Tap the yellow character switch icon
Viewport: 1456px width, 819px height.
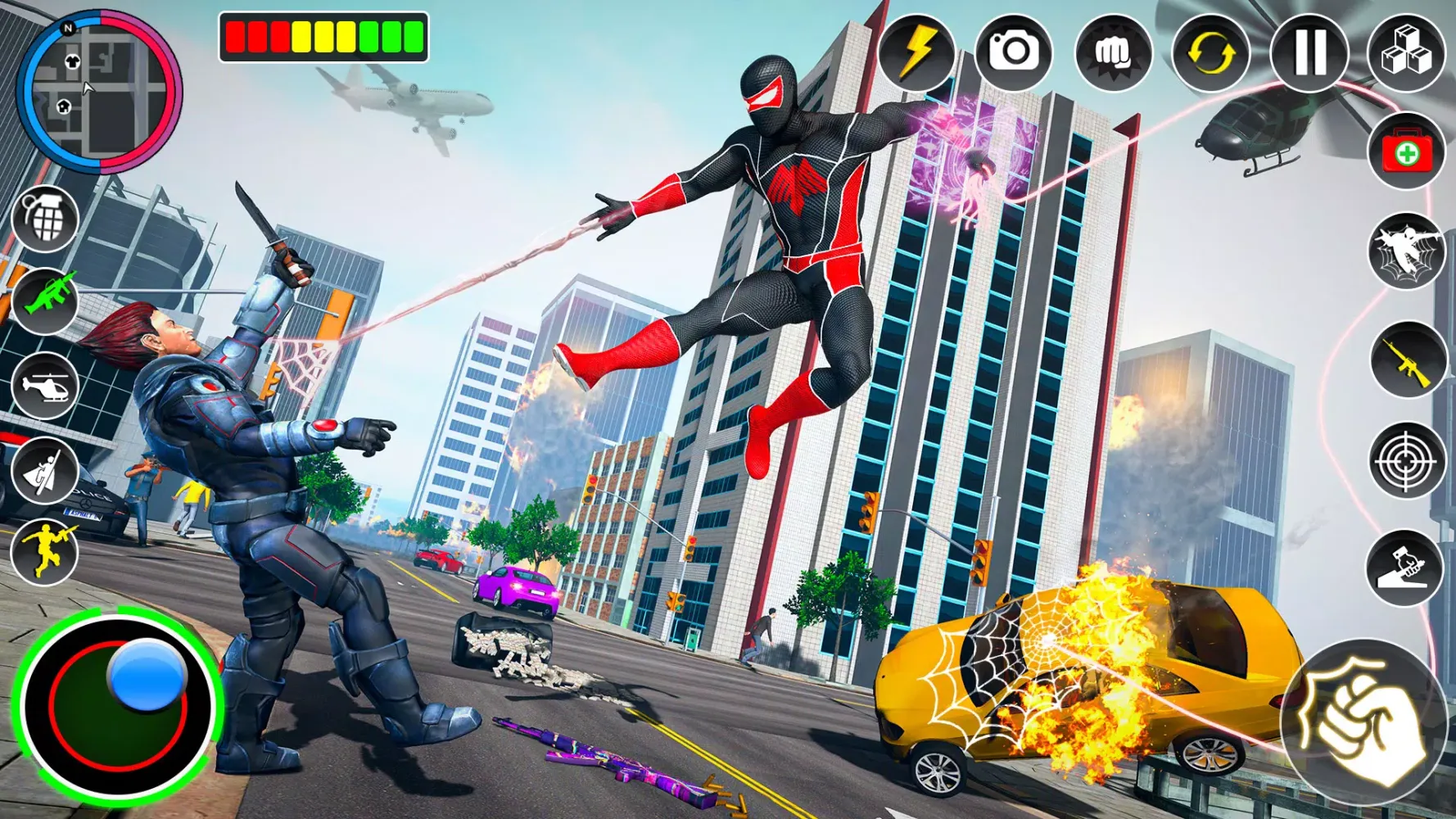[x=1210, y=54]
